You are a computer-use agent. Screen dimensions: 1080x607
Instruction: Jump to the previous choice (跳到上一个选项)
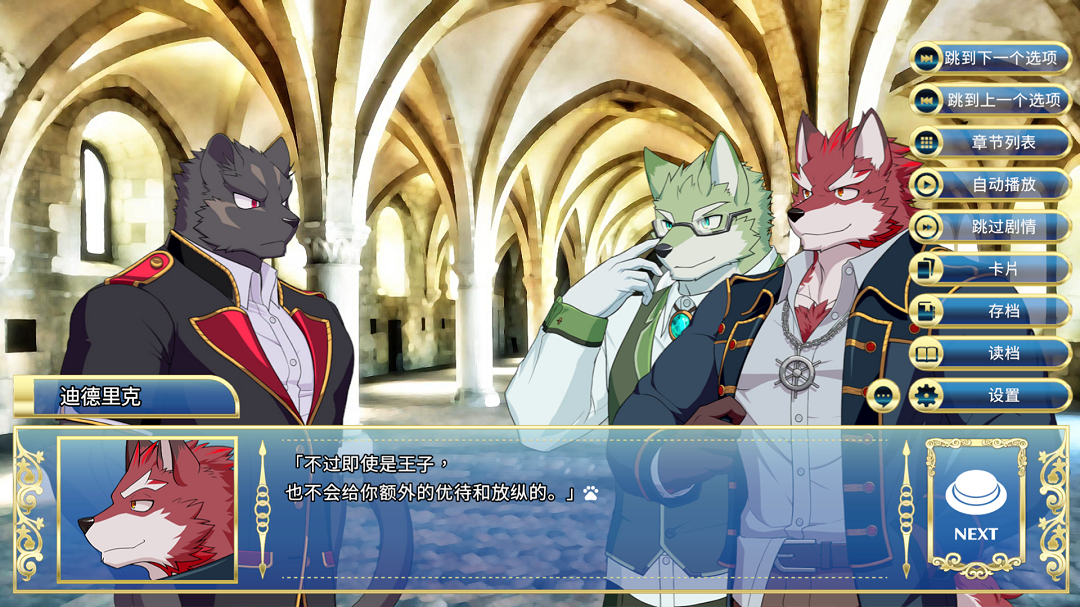990,100
